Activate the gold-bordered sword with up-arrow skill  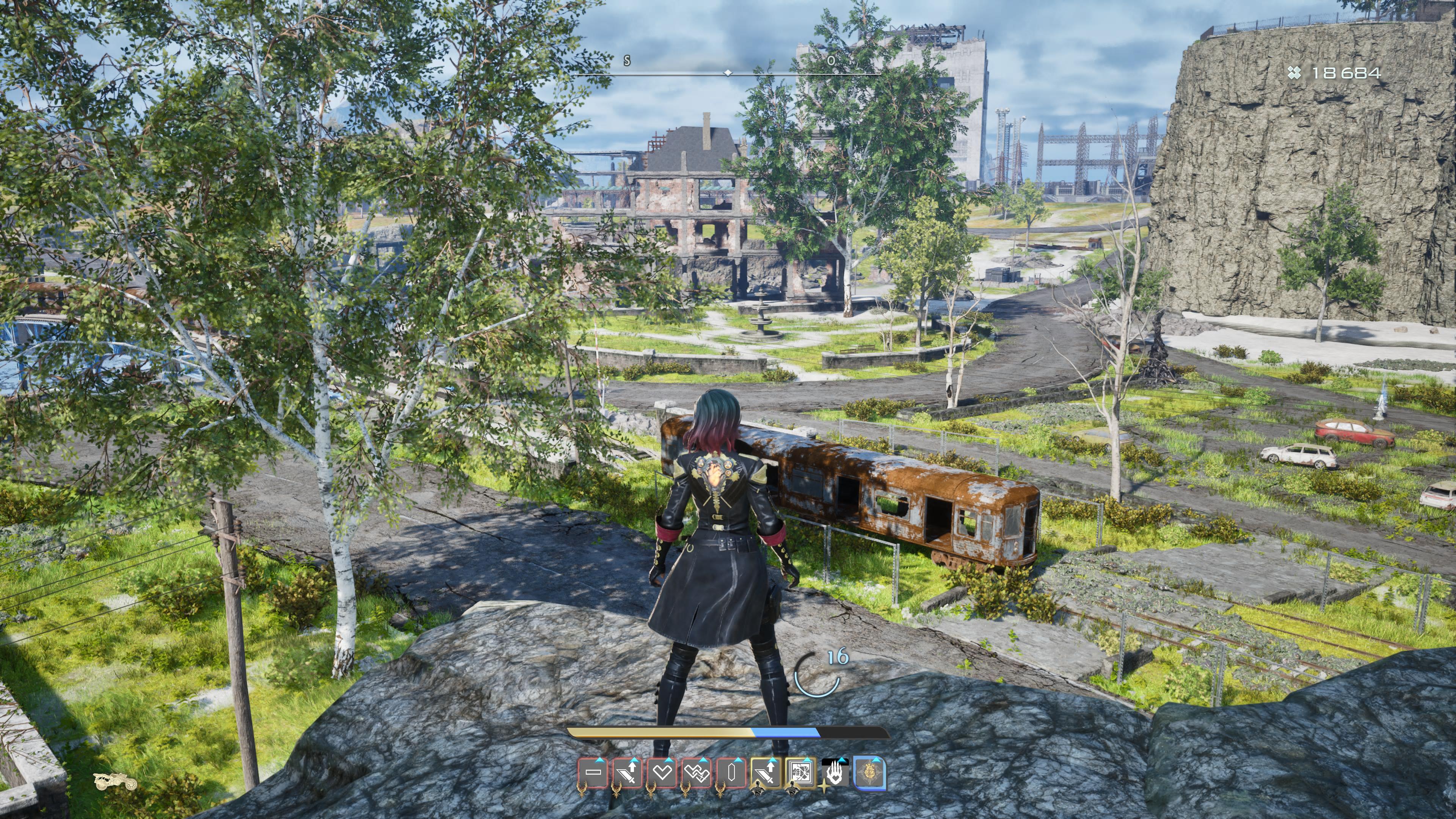coord(766,772)
